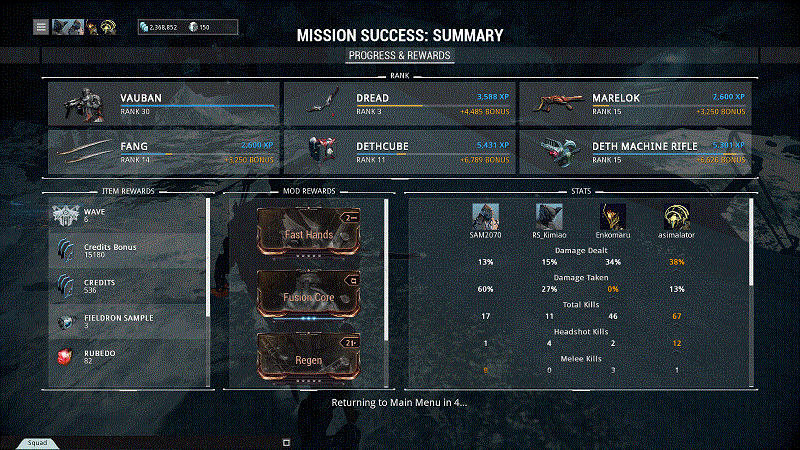Image resolution: width=800 pixels, height=450 pixels.
Task: Select the Credits Bonus reward row
Action: pos(128,251)
